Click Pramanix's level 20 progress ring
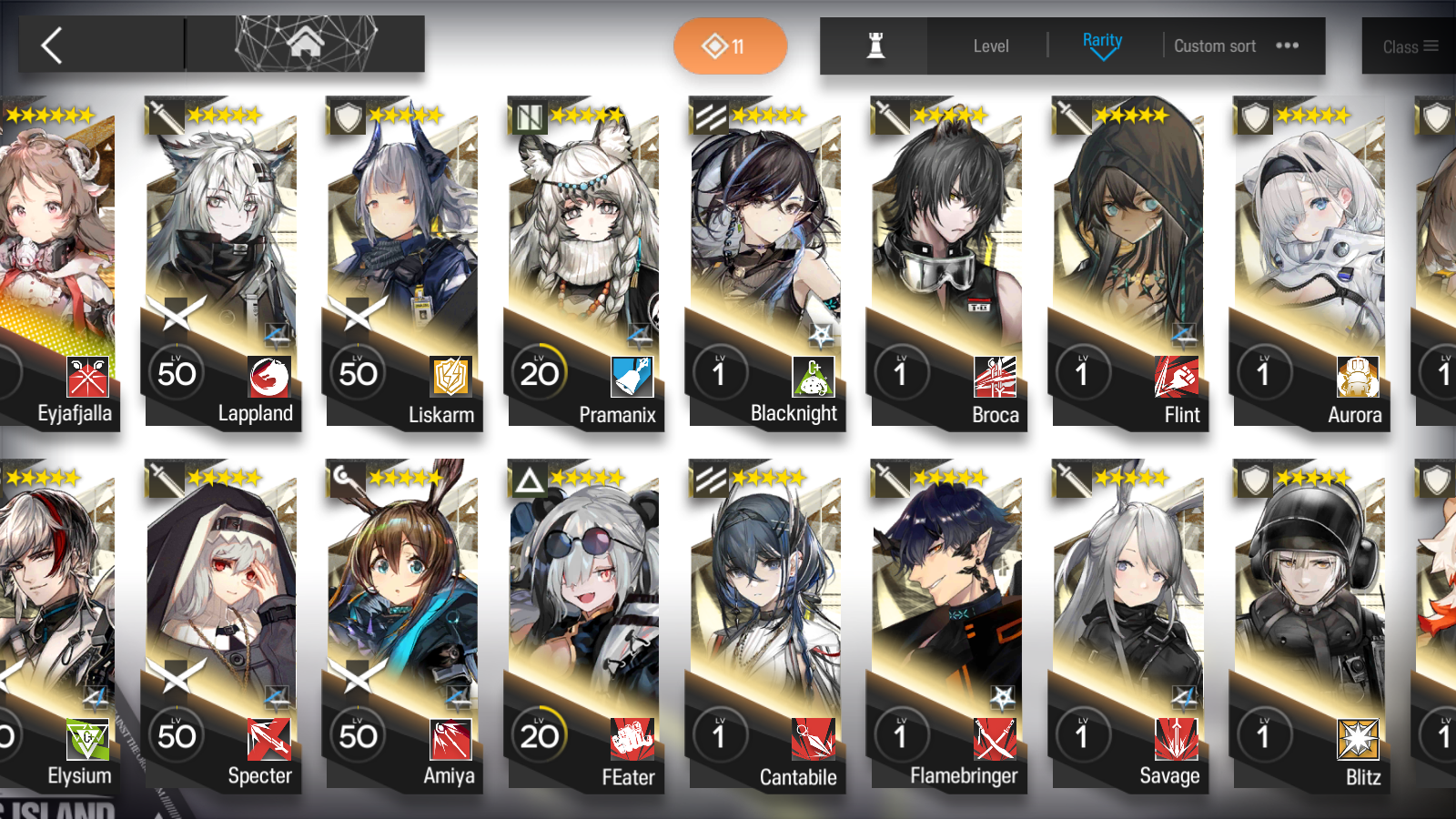Screen dimensions: 1456x819 coord(540,371)
